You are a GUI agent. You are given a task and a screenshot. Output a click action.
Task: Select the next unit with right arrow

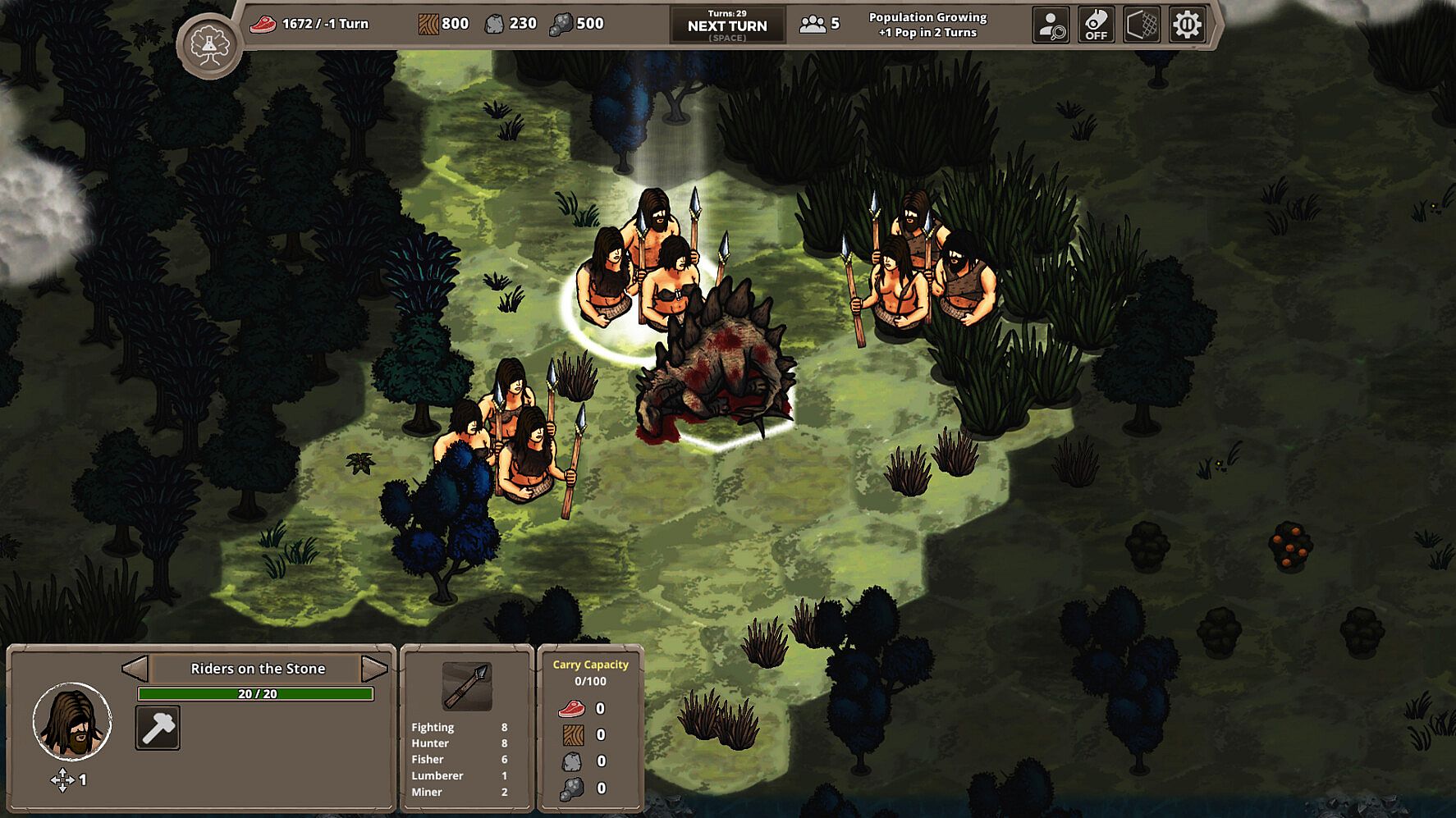(373, 669)
